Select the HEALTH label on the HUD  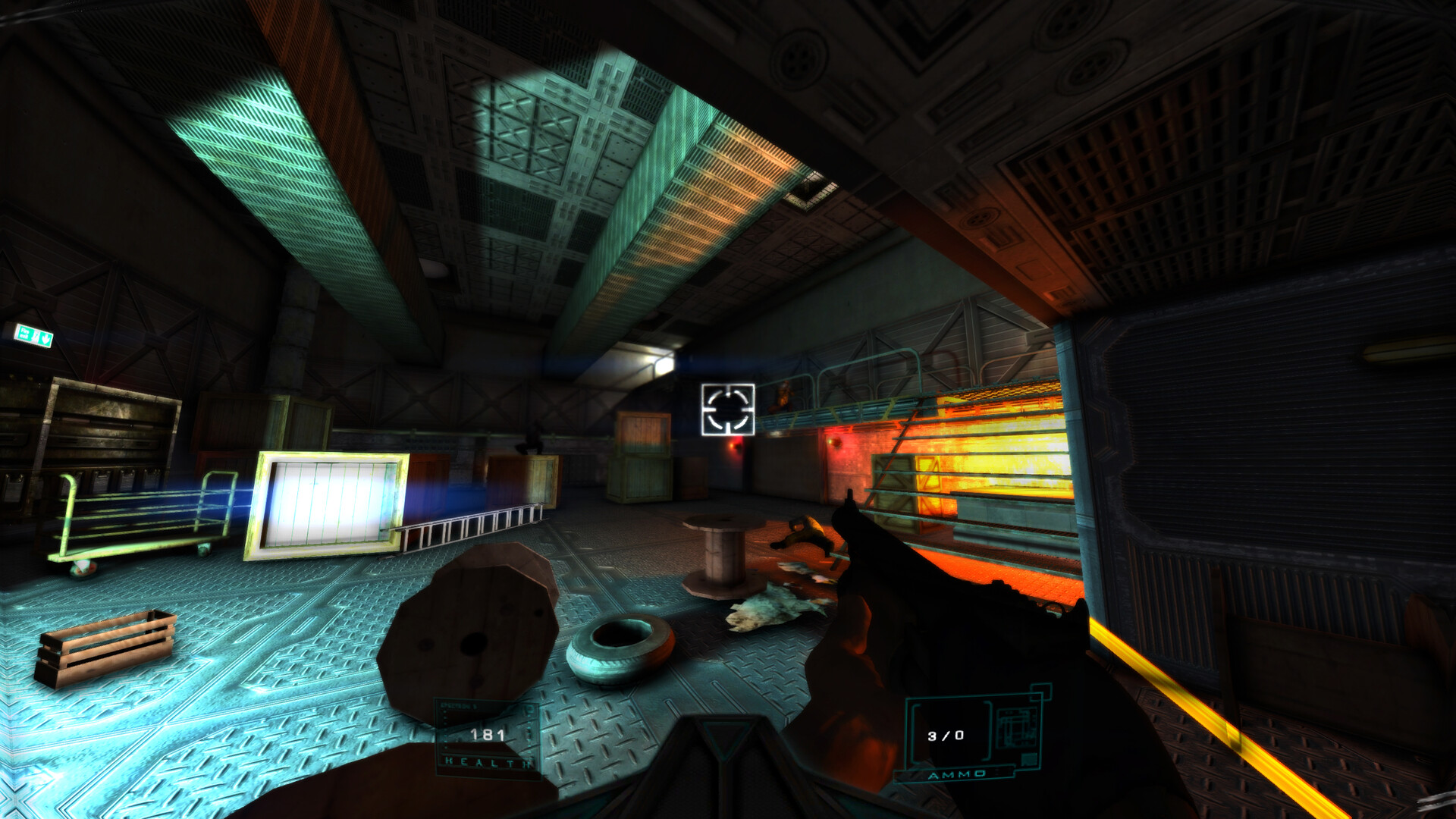(x=488, y=761)
